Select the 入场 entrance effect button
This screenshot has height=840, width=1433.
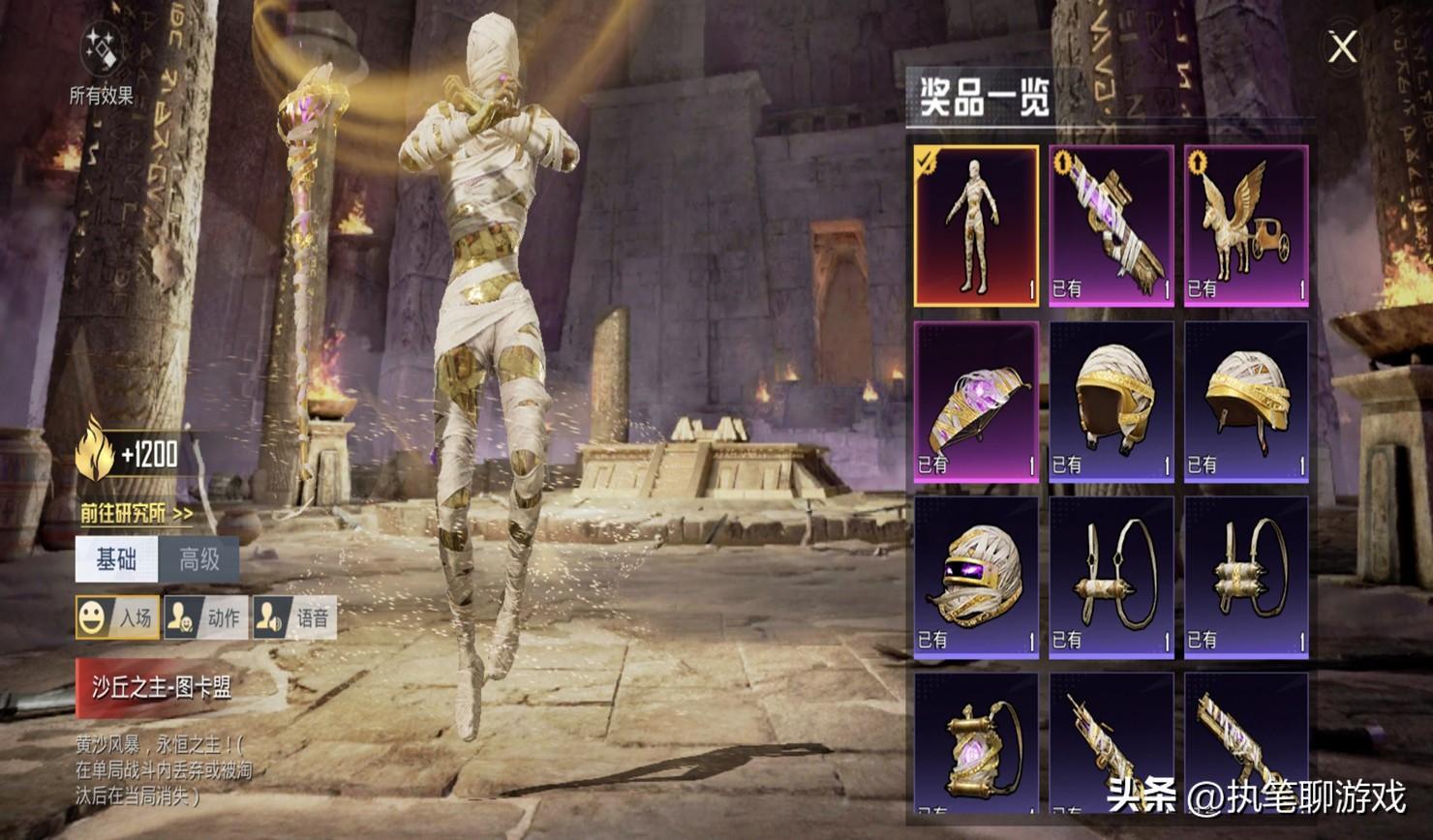pos(118,617)
